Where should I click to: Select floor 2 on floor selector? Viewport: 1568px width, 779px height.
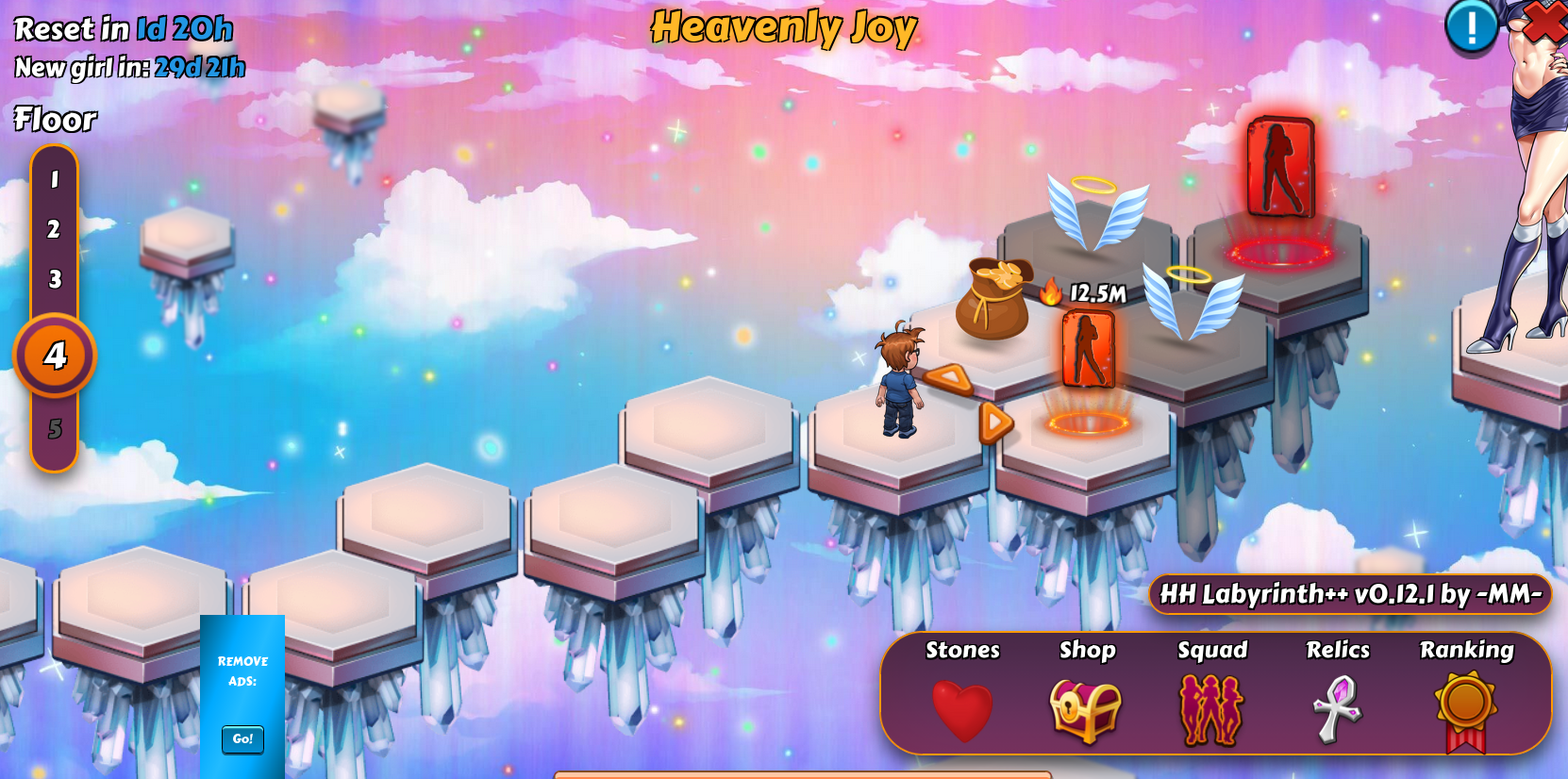pyautogui.click(x=55, y=229)
